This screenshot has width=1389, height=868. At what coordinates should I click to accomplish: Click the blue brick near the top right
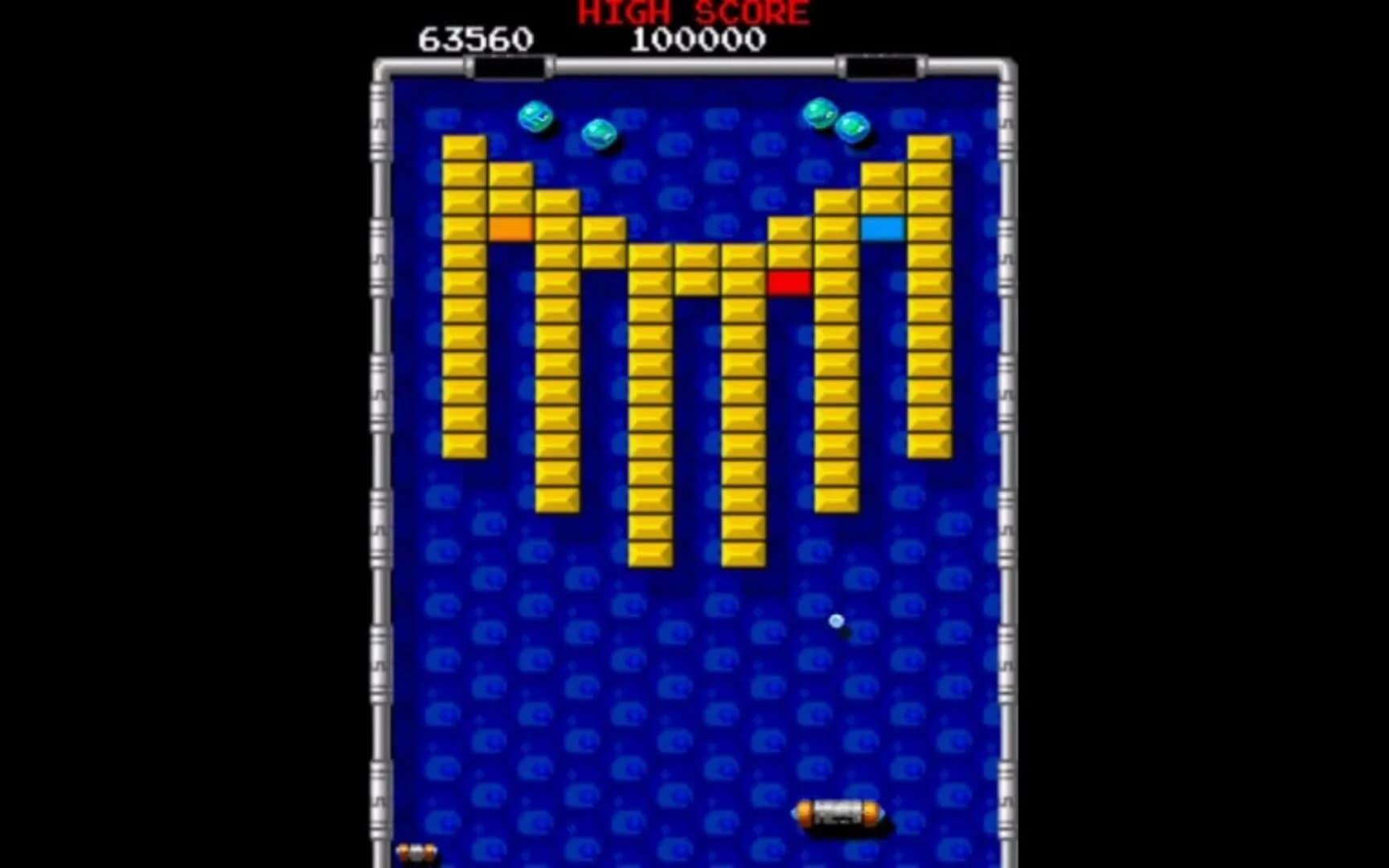(x=884, y=230)
